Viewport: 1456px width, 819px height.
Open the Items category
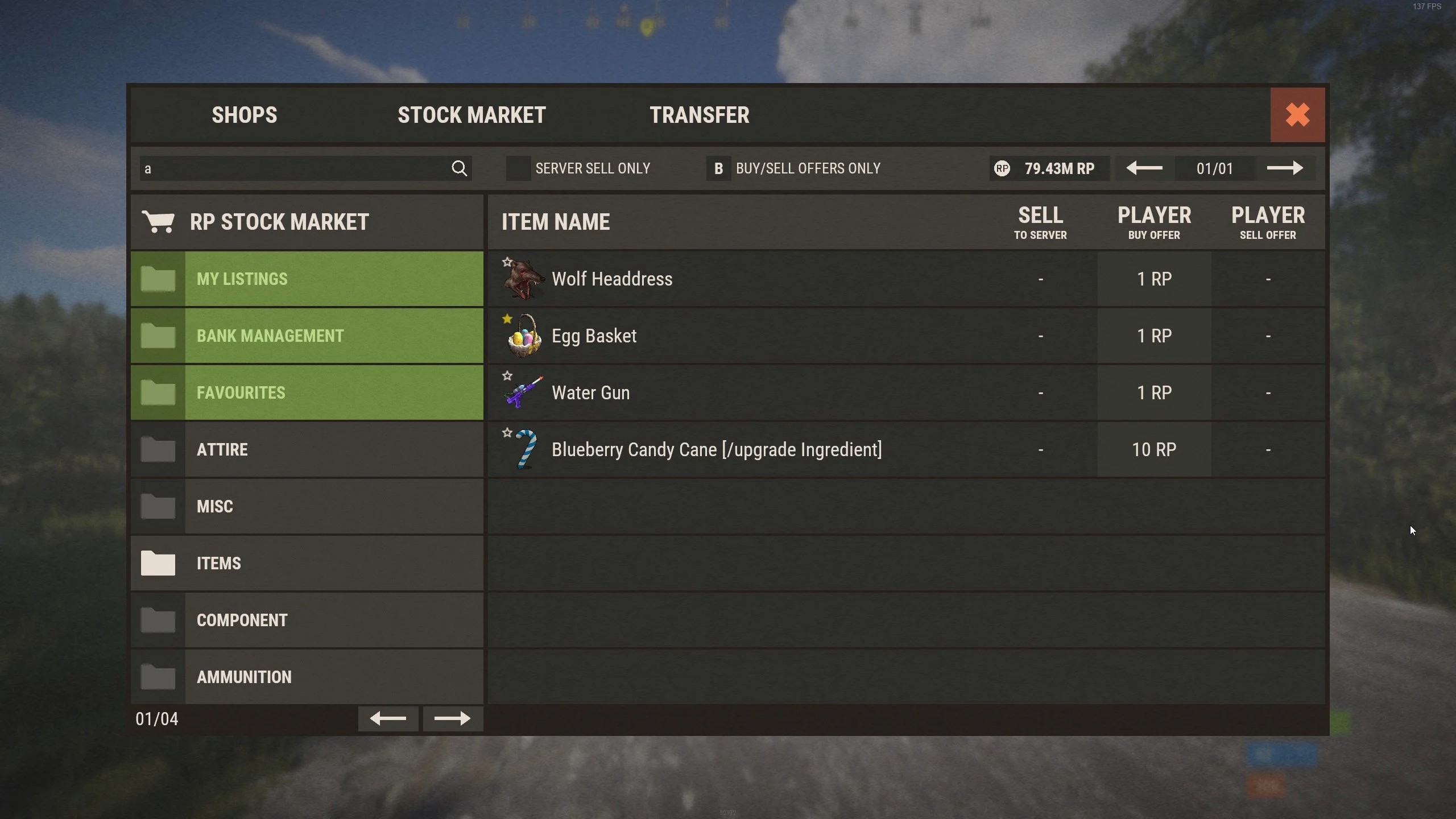(x=307, y=563)
